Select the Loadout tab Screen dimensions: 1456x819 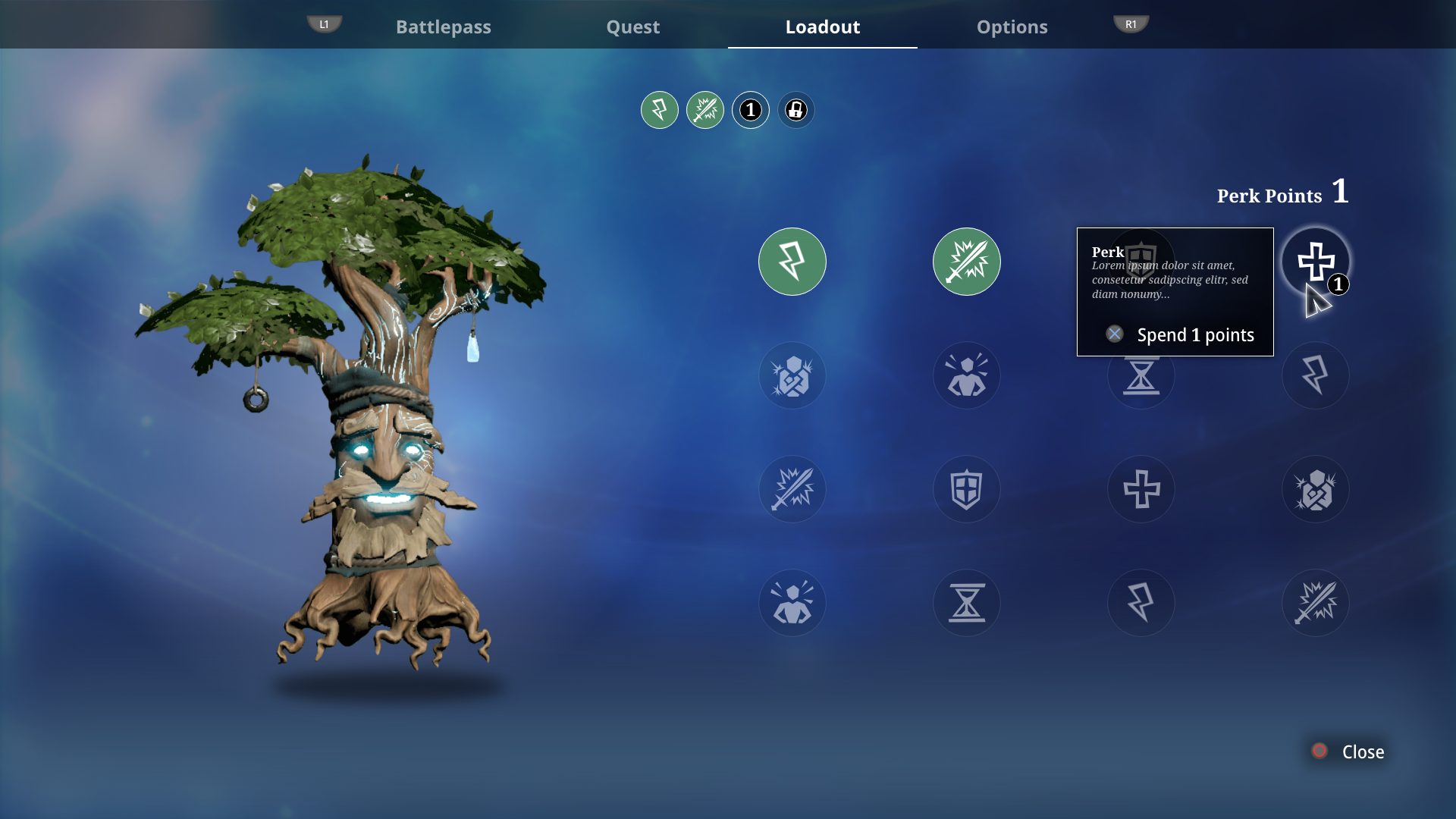pyautogui.click(x=822, y=27)
